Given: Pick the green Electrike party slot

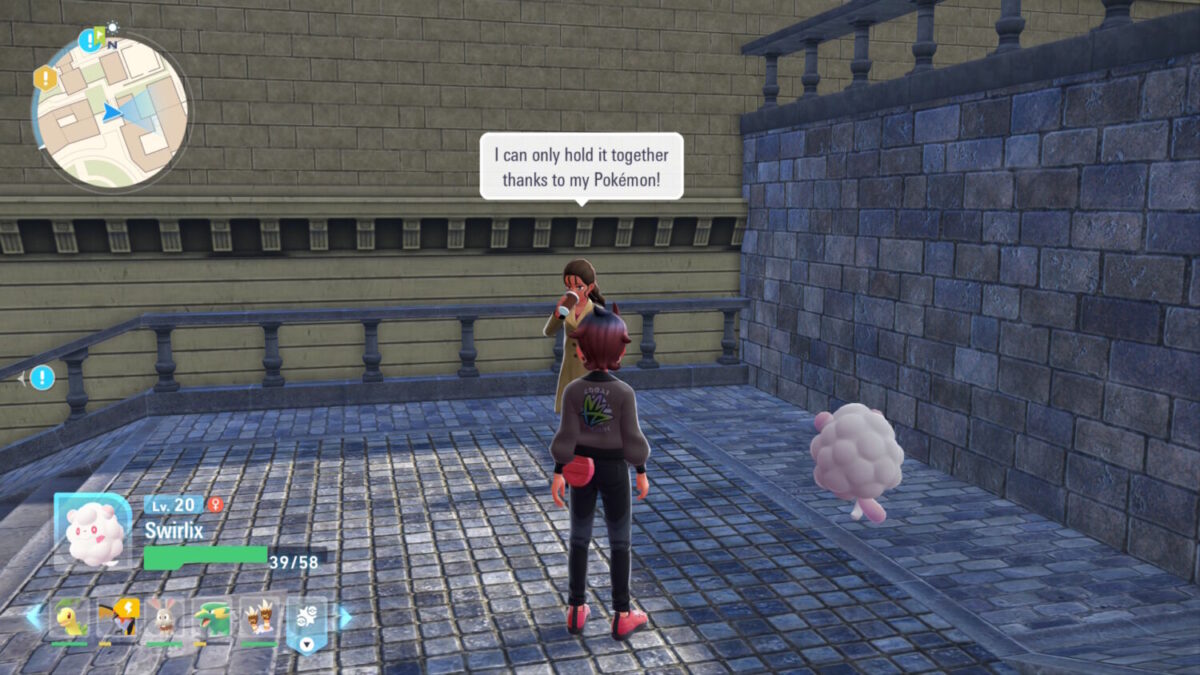Looking at the screenshot, I should click(212, 619).
